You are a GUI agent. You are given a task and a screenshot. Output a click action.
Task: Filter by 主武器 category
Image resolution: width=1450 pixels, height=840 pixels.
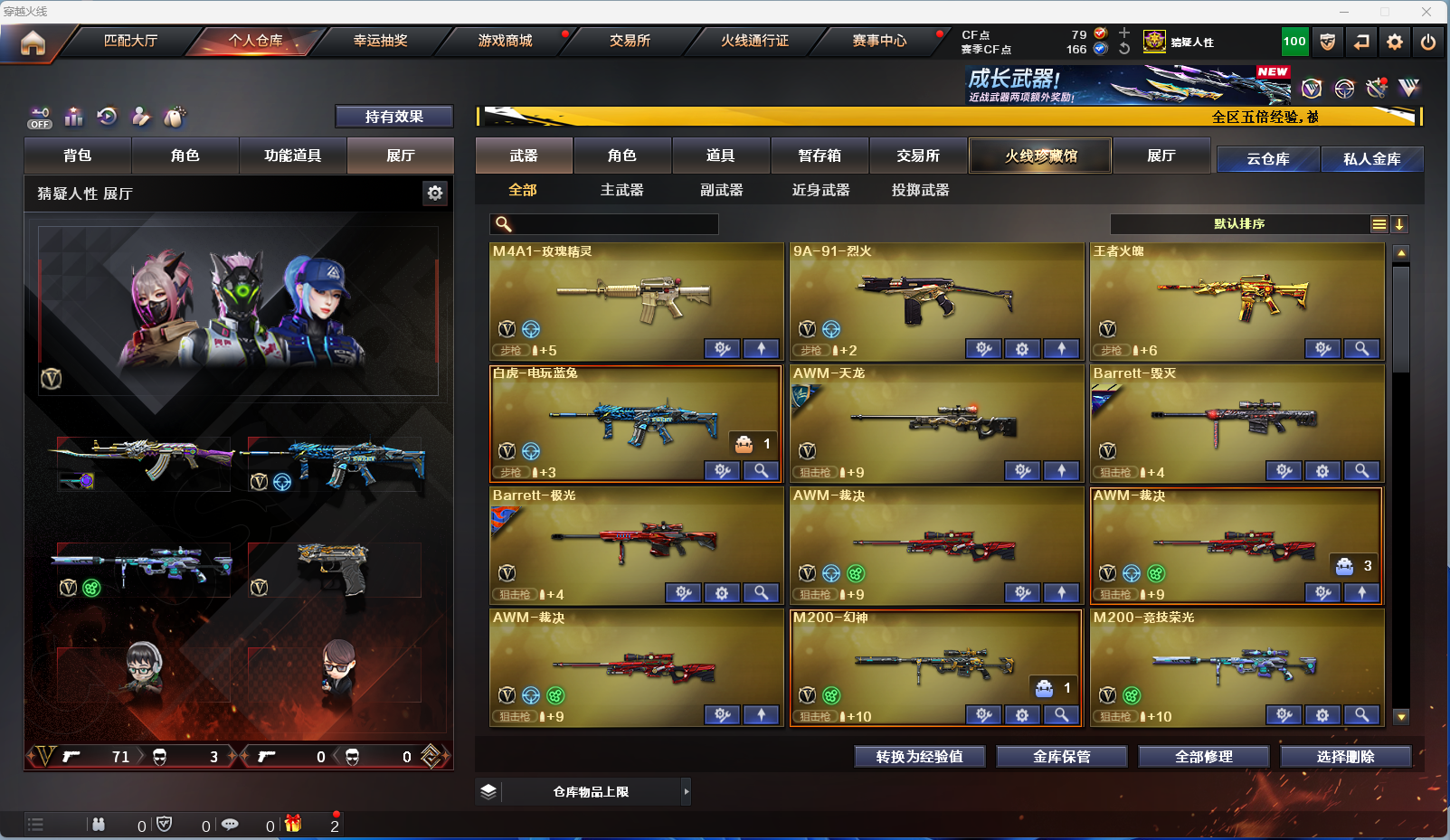[621, 190]
